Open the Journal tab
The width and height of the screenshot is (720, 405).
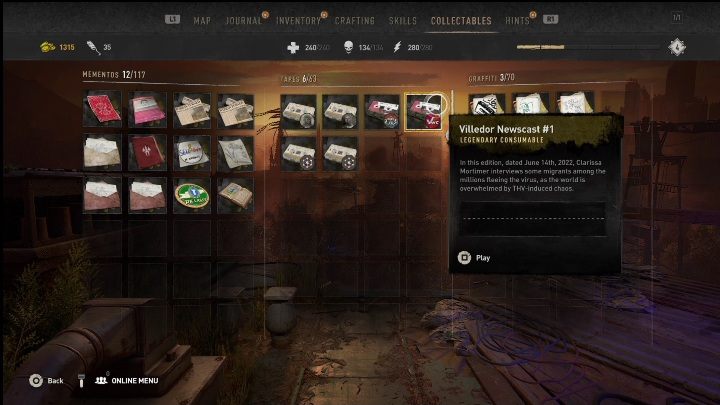click(244, 20)
